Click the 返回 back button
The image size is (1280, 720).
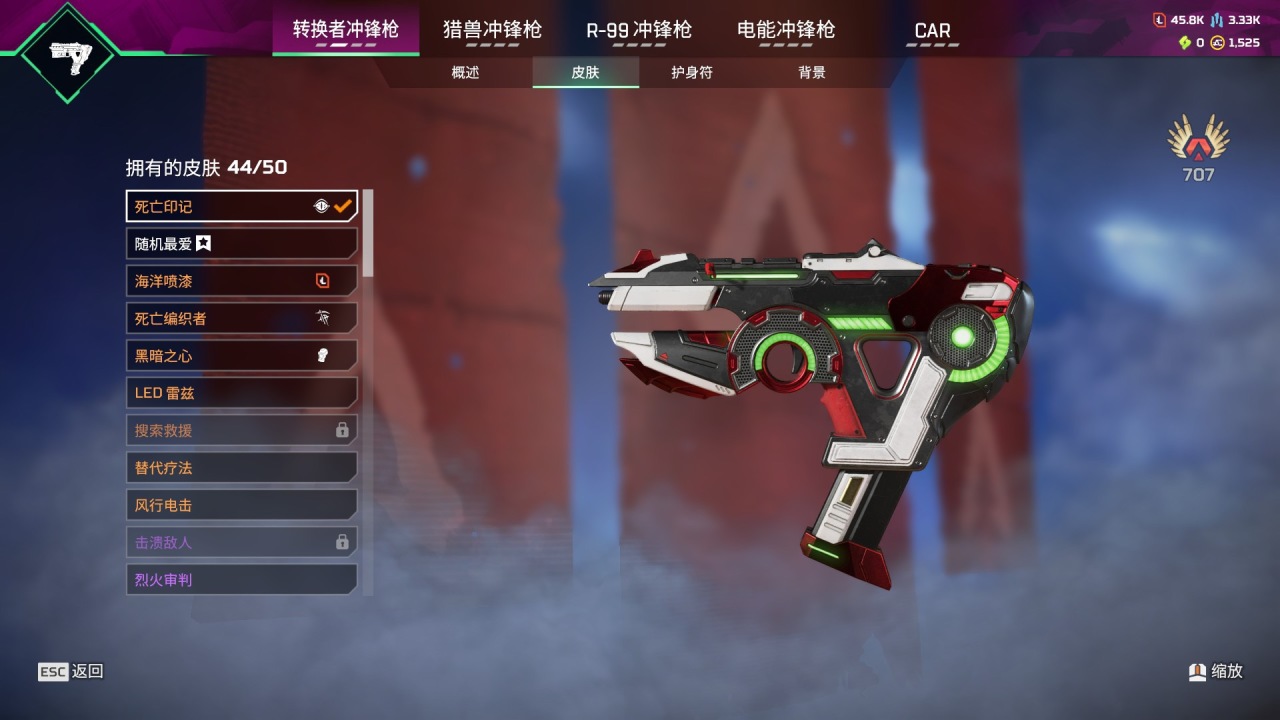(72, 672)
